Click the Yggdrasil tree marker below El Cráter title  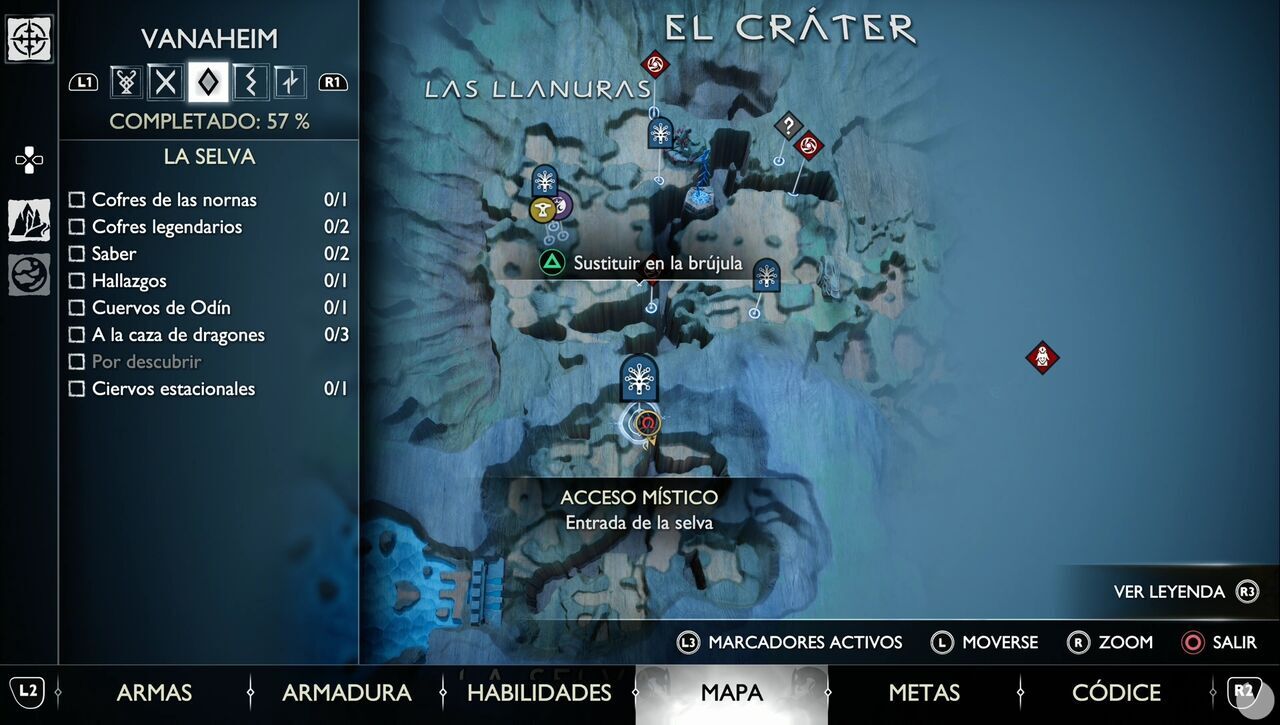click(x=659, y=131)
